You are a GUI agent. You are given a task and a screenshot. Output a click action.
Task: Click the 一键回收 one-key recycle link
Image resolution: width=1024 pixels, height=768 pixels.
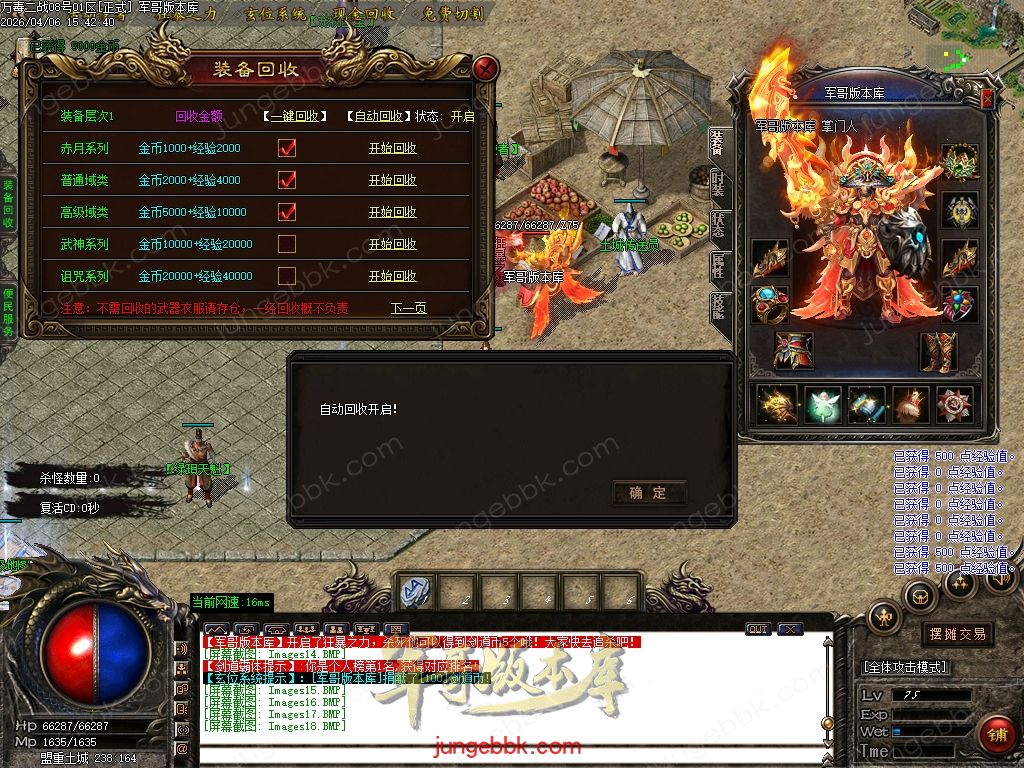pos(295,116)
